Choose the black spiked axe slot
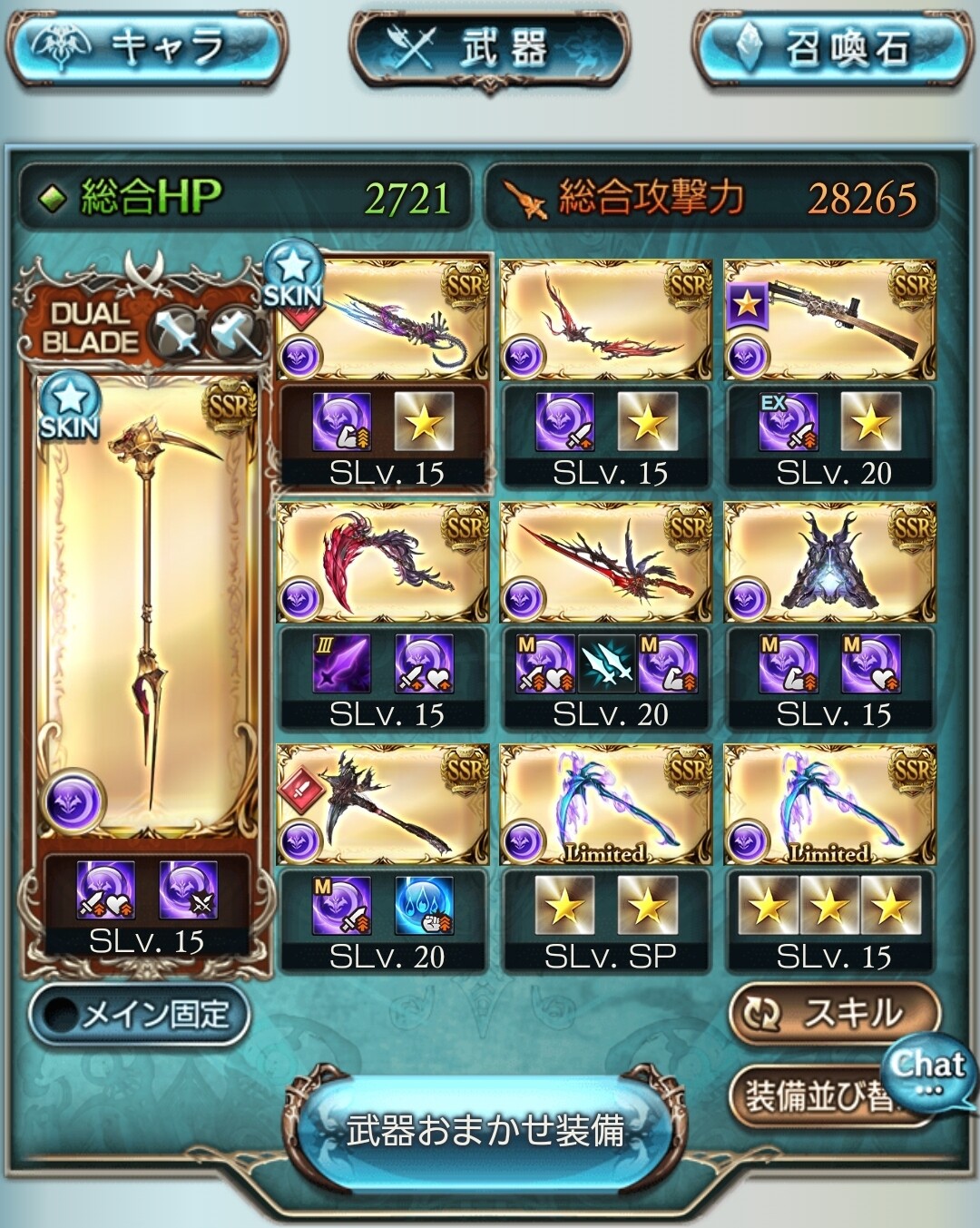 (x=382, y=805)
